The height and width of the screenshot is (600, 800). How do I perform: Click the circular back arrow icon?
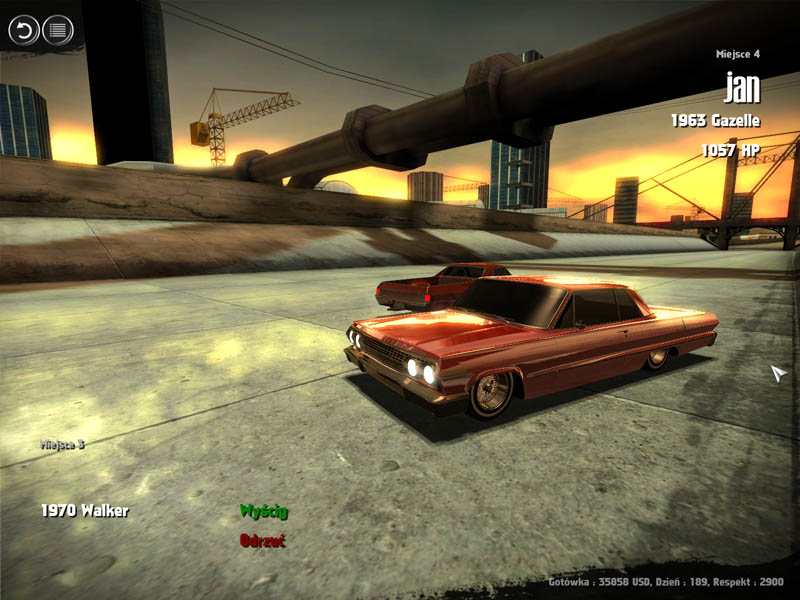(x=23, y=30)
